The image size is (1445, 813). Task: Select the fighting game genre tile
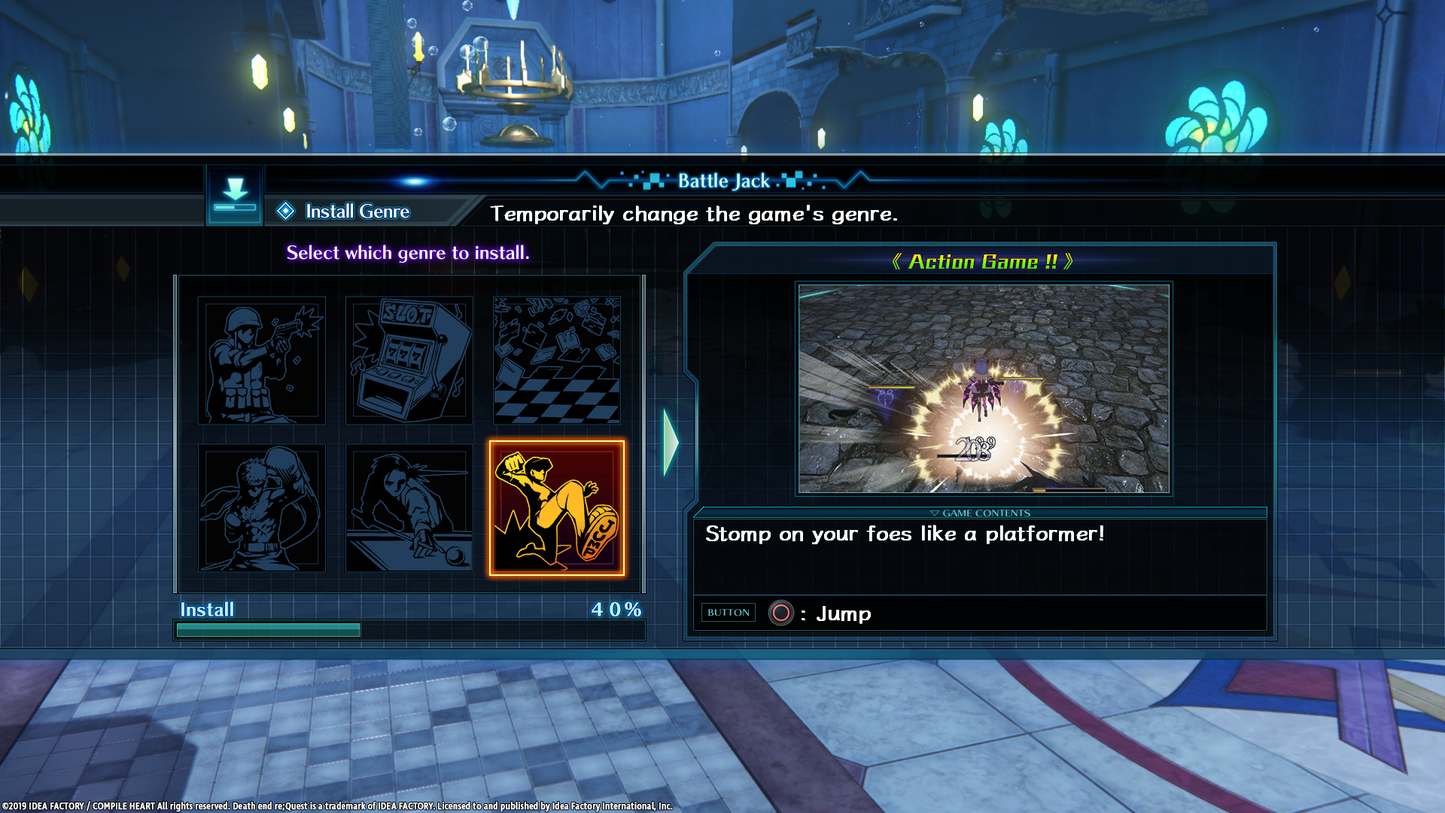click(x=261, y=508)
